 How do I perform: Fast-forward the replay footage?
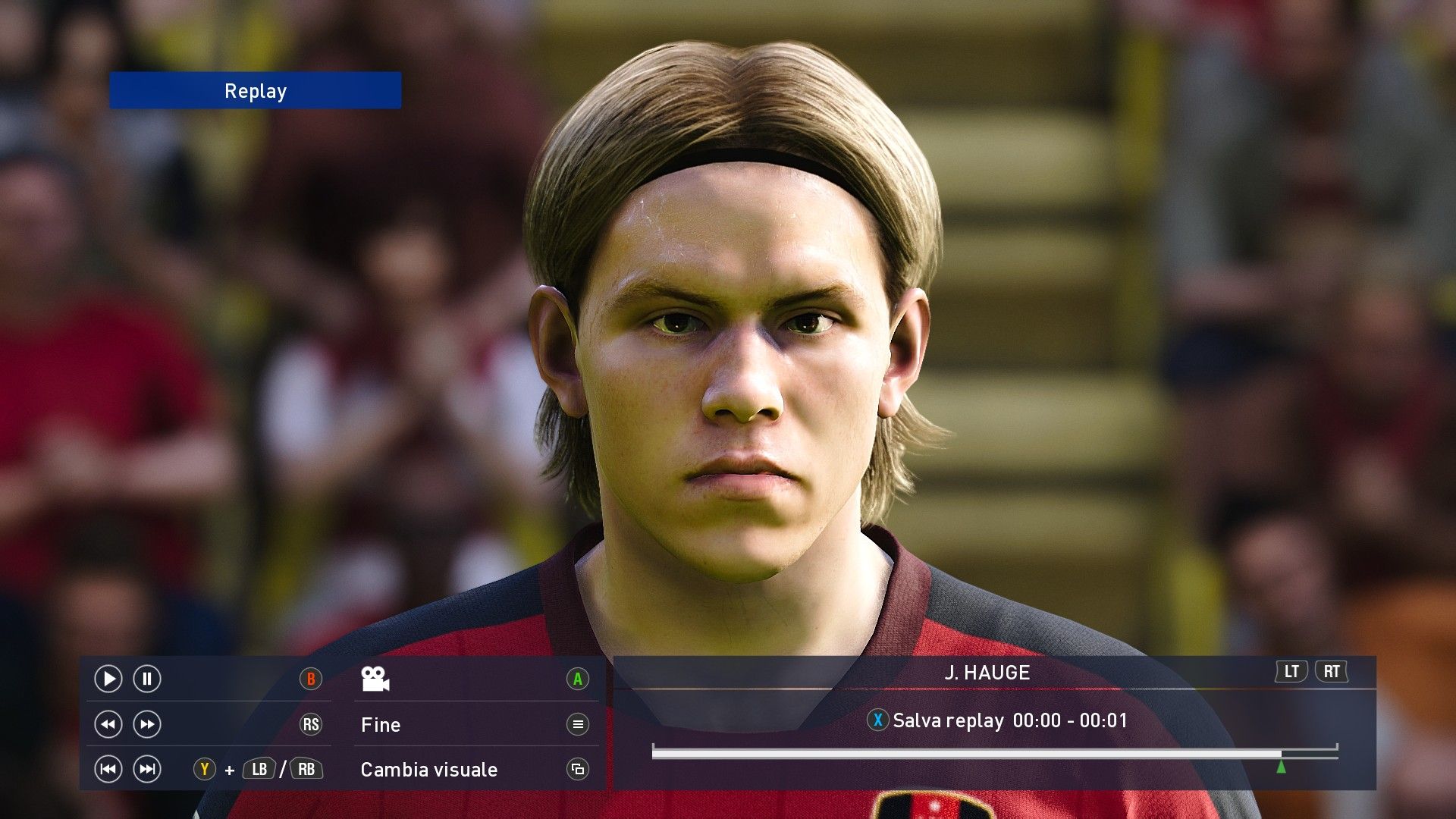coord(147,724)
